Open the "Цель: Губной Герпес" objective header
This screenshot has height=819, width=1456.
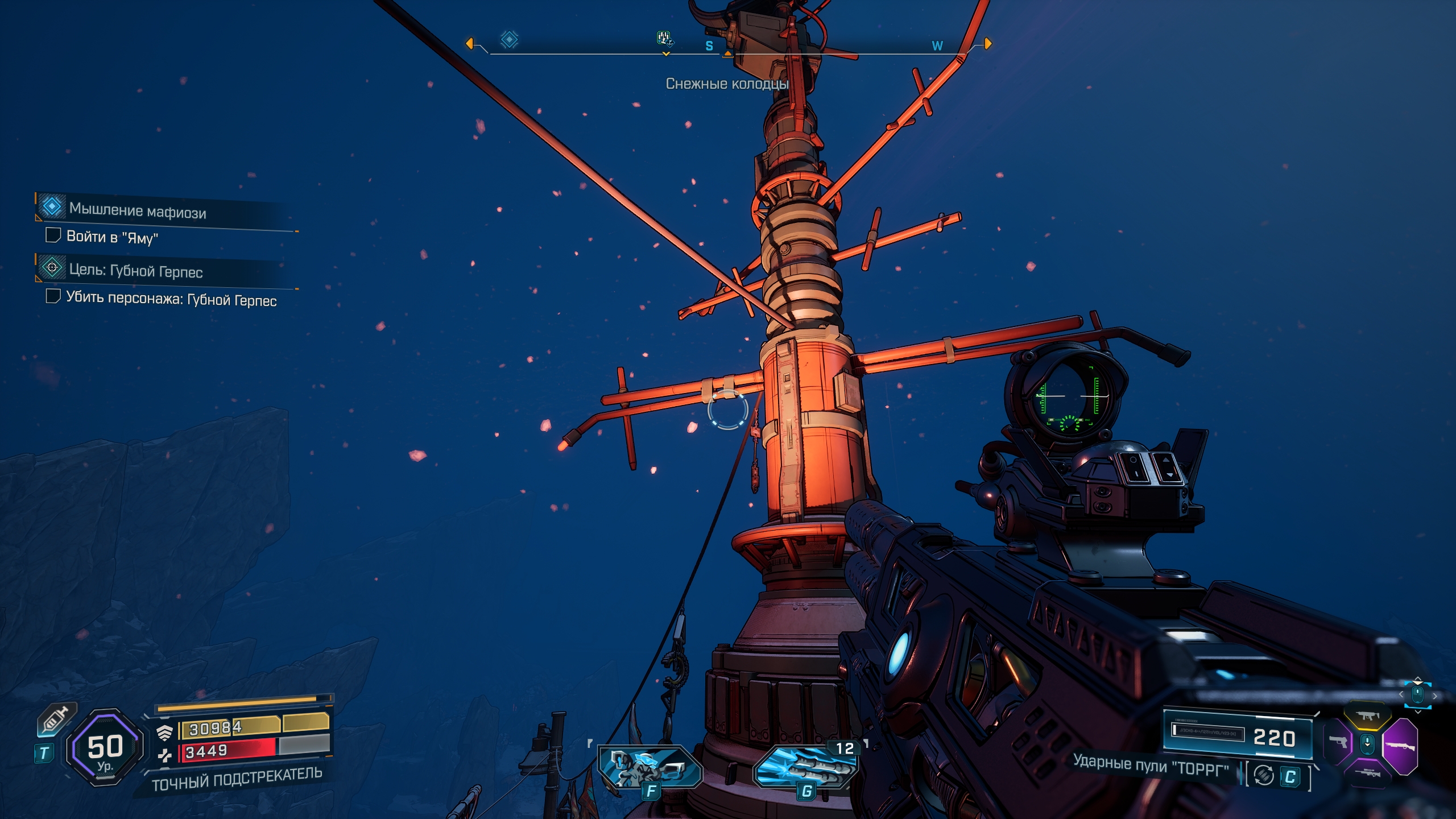pos(135,270)
